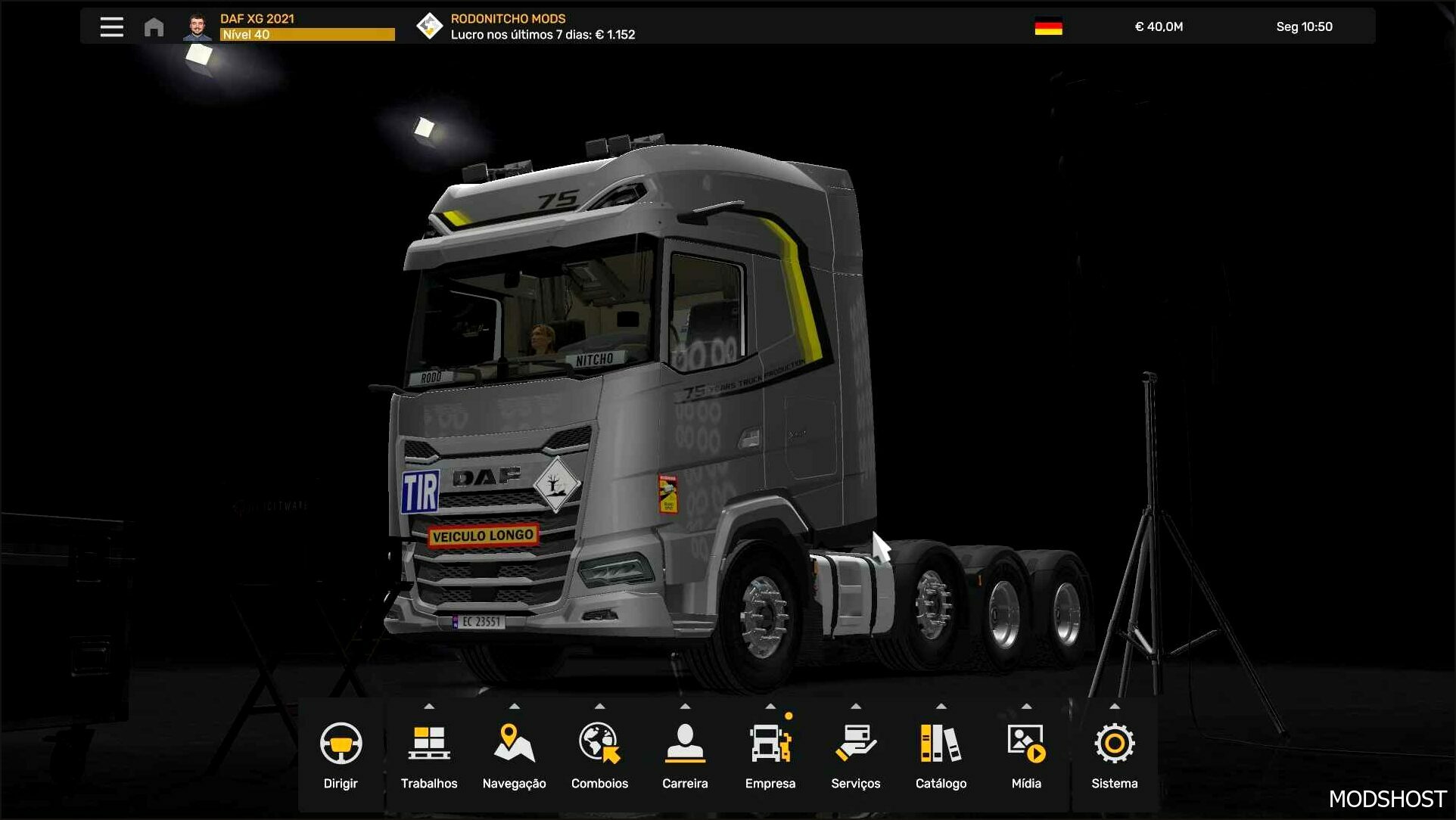Open the Mídia media menu

coord(1026,753)
